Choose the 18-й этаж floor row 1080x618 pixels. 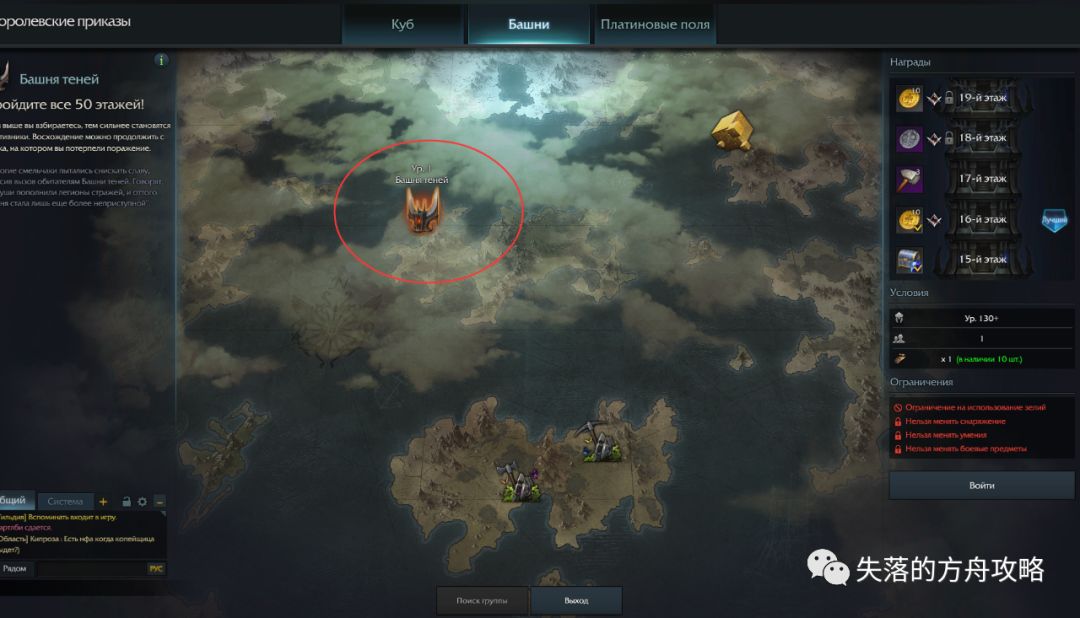pos(982,138)
